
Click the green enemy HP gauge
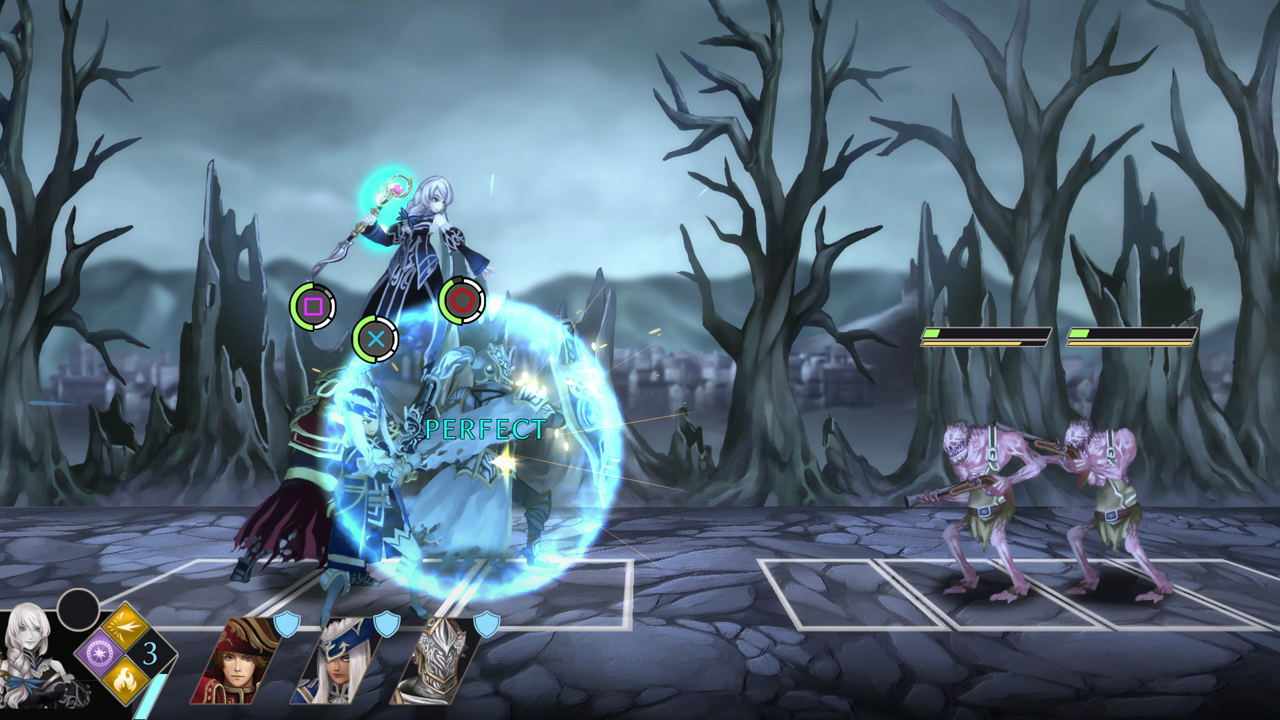[x=932, y=332]
